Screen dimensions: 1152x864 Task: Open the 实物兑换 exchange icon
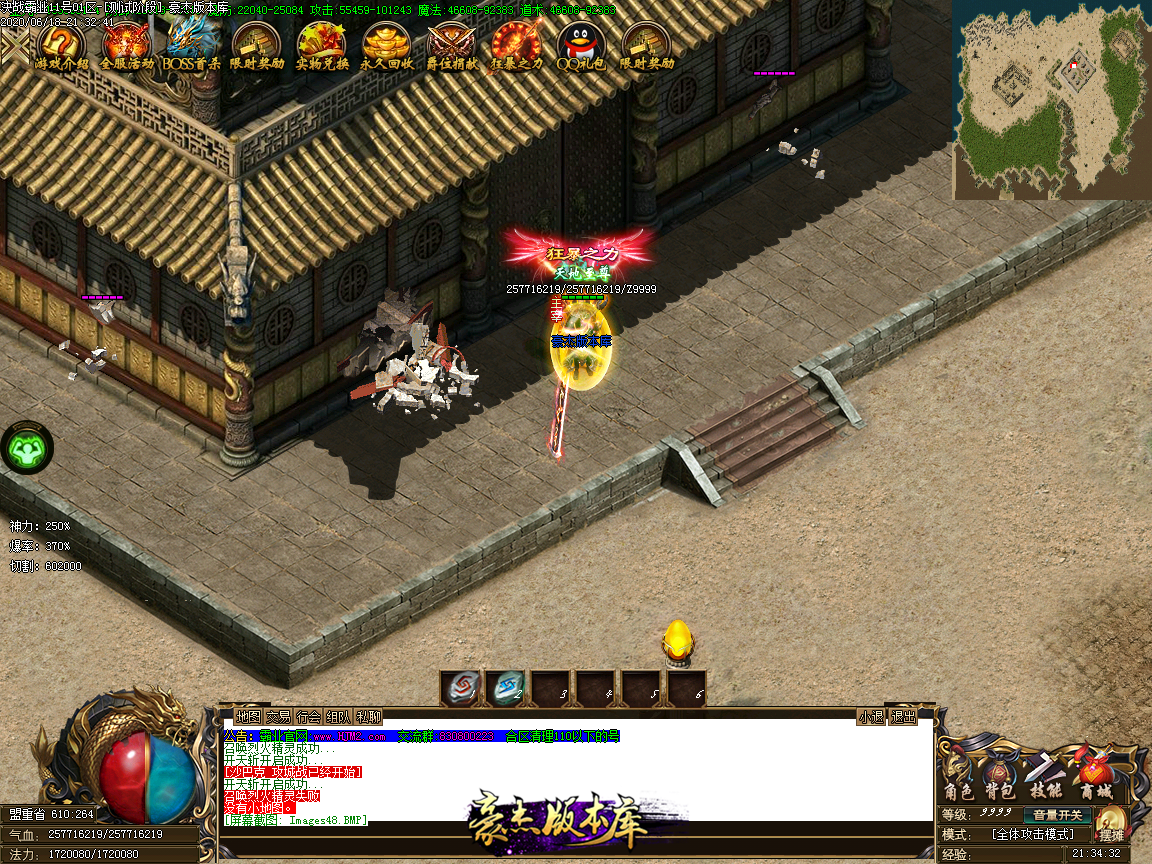[x=322, y=45]
